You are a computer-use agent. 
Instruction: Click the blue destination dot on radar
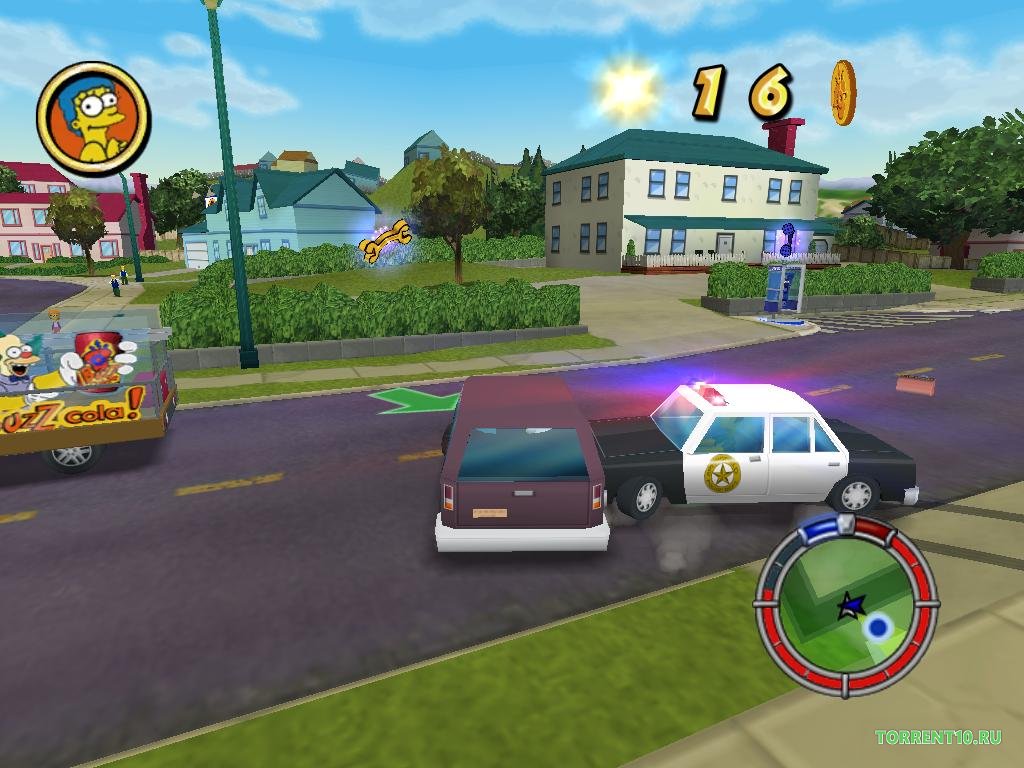(x=878, y=627)
